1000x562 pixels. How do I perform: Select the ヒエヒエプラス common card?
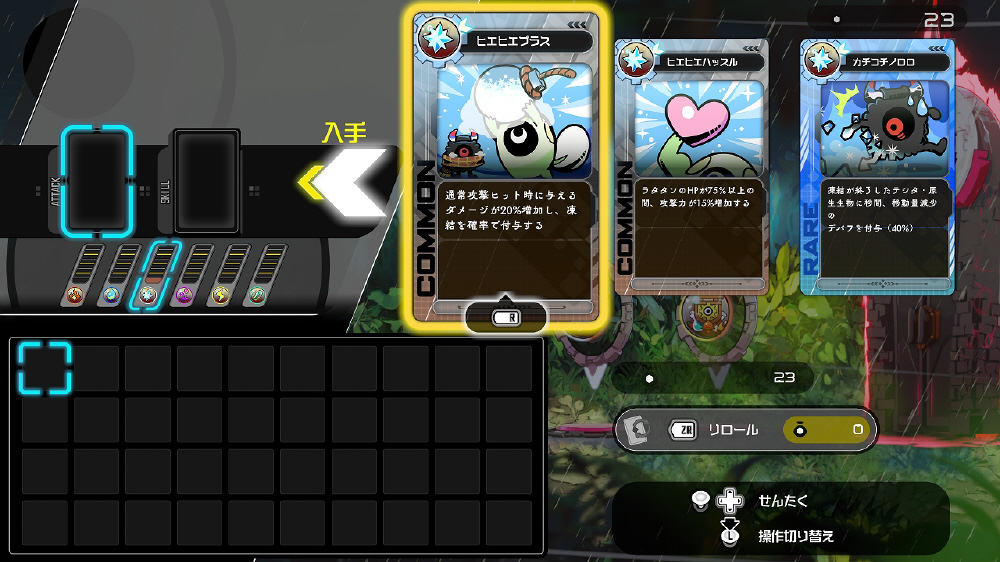coord(507,165)
